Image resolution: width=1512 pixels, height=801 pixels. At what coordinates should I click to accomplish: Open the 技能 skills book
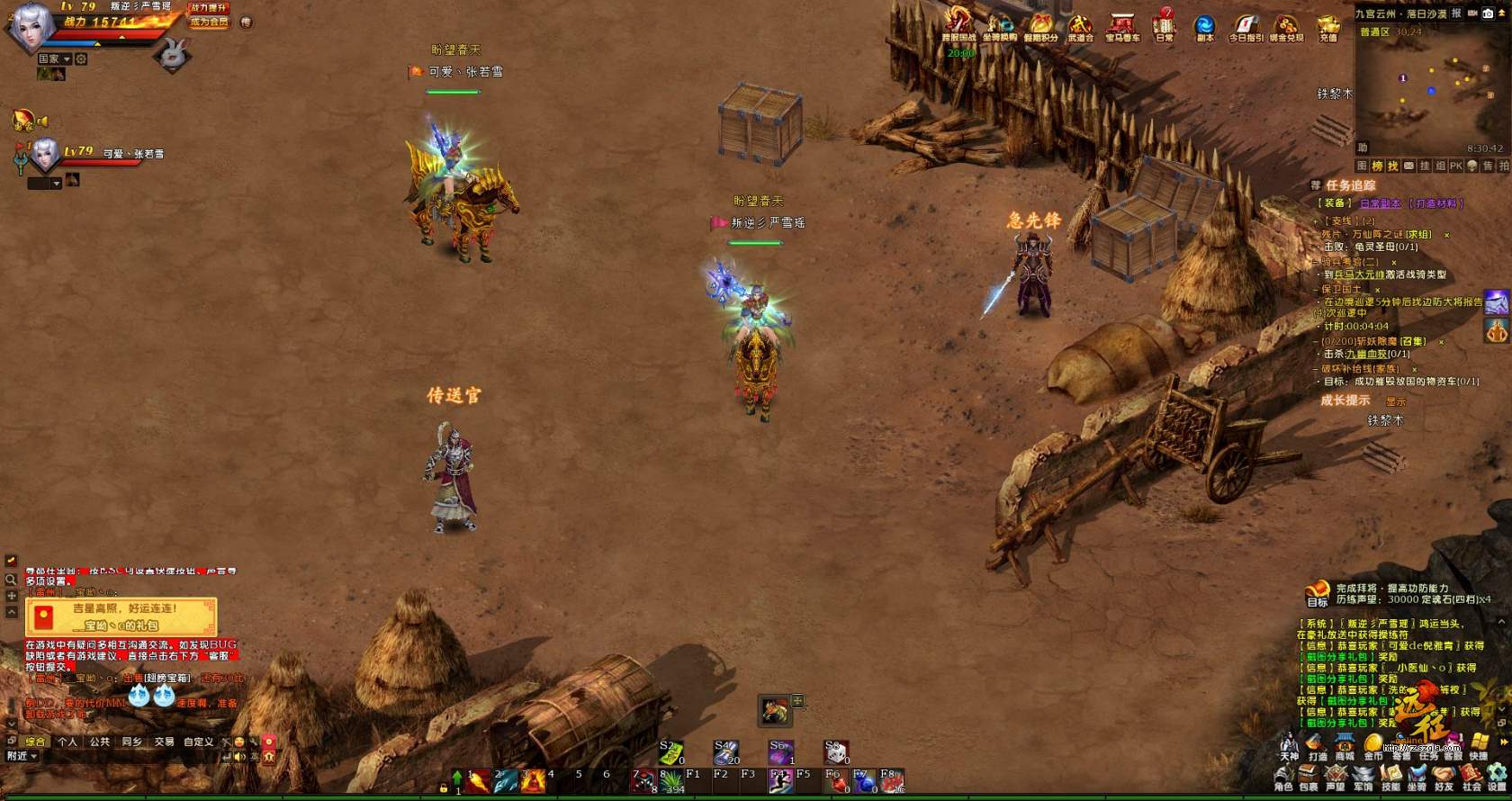[x=1390, y=778]
